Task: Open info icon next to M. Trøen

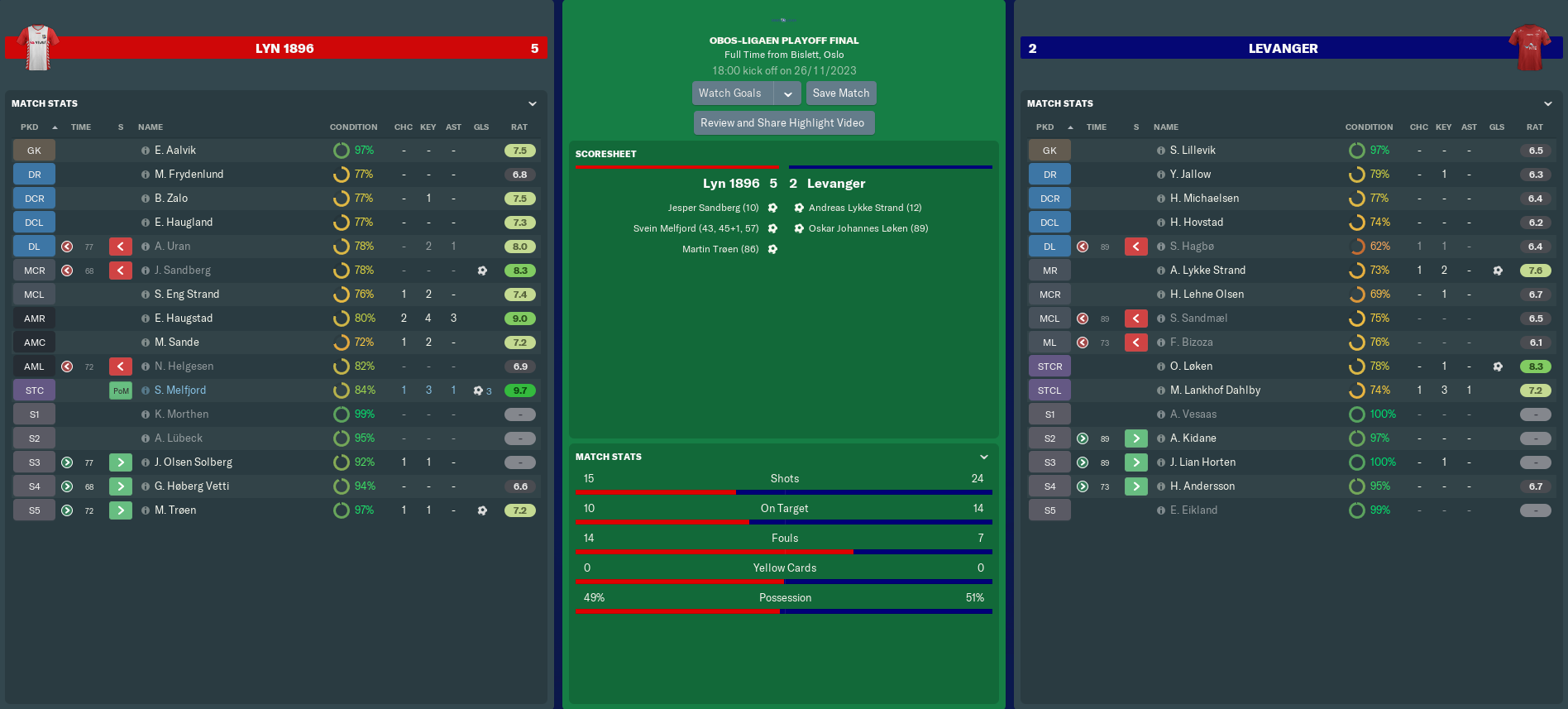Action: point(146,510)
